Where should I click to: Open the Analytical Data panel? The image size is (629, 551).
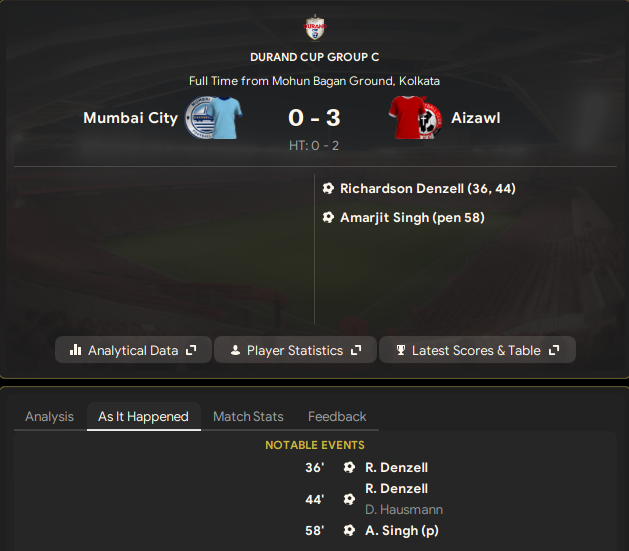tap(133, 350)
